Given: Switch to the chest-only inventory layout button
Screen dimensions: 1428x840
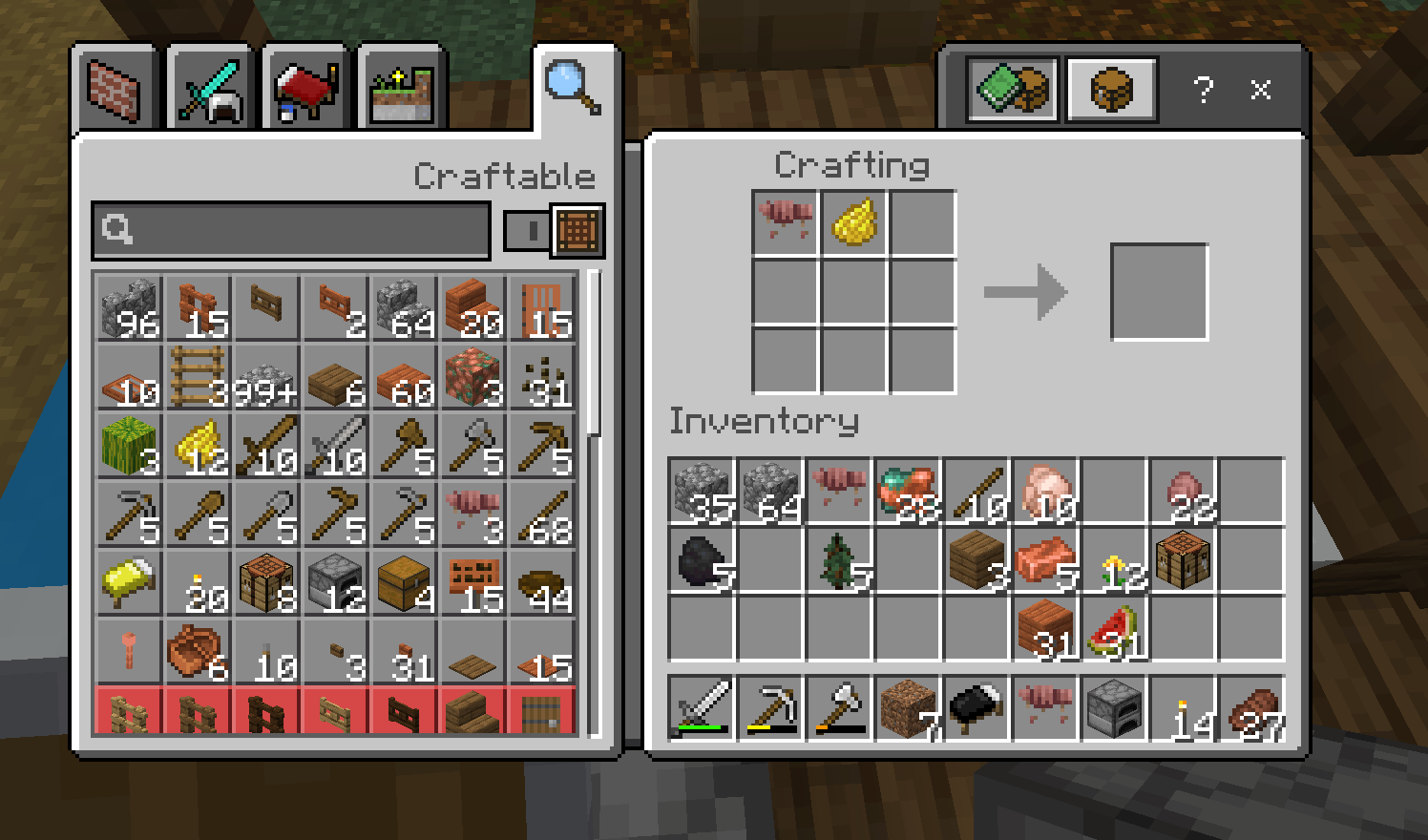Looking at the screenshot, I should (1112, 90).
